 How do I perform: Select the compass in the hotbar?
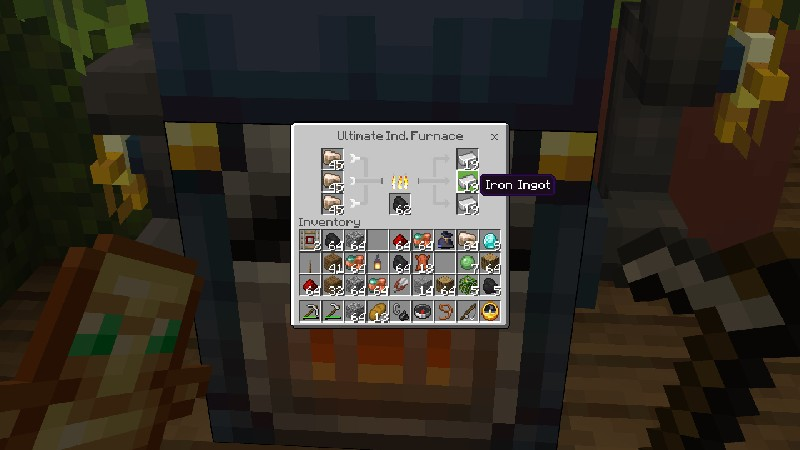(x=422, y=311)
